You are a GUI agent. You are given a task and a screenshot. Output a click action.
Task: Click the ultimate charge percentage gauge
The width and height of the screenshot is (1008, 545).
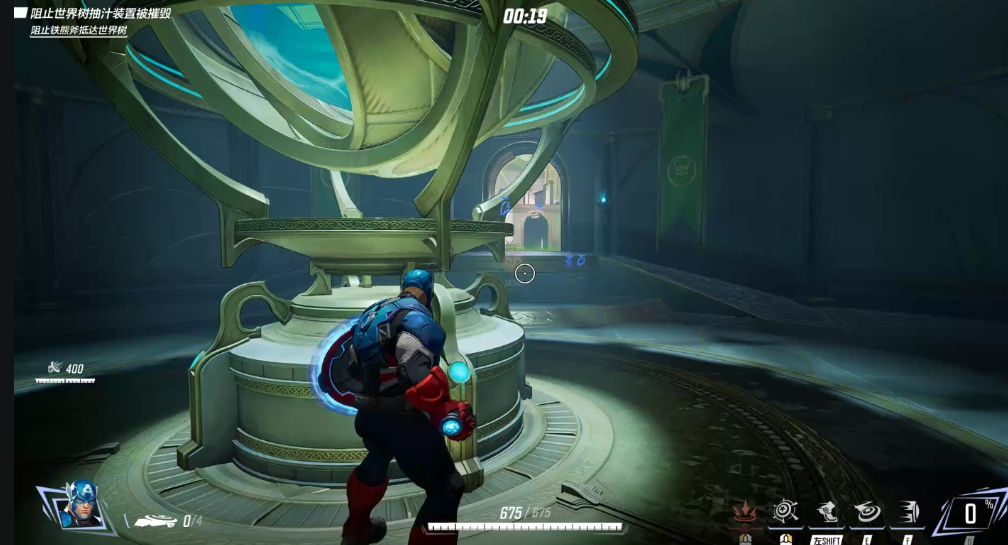[x=970, y=514]
